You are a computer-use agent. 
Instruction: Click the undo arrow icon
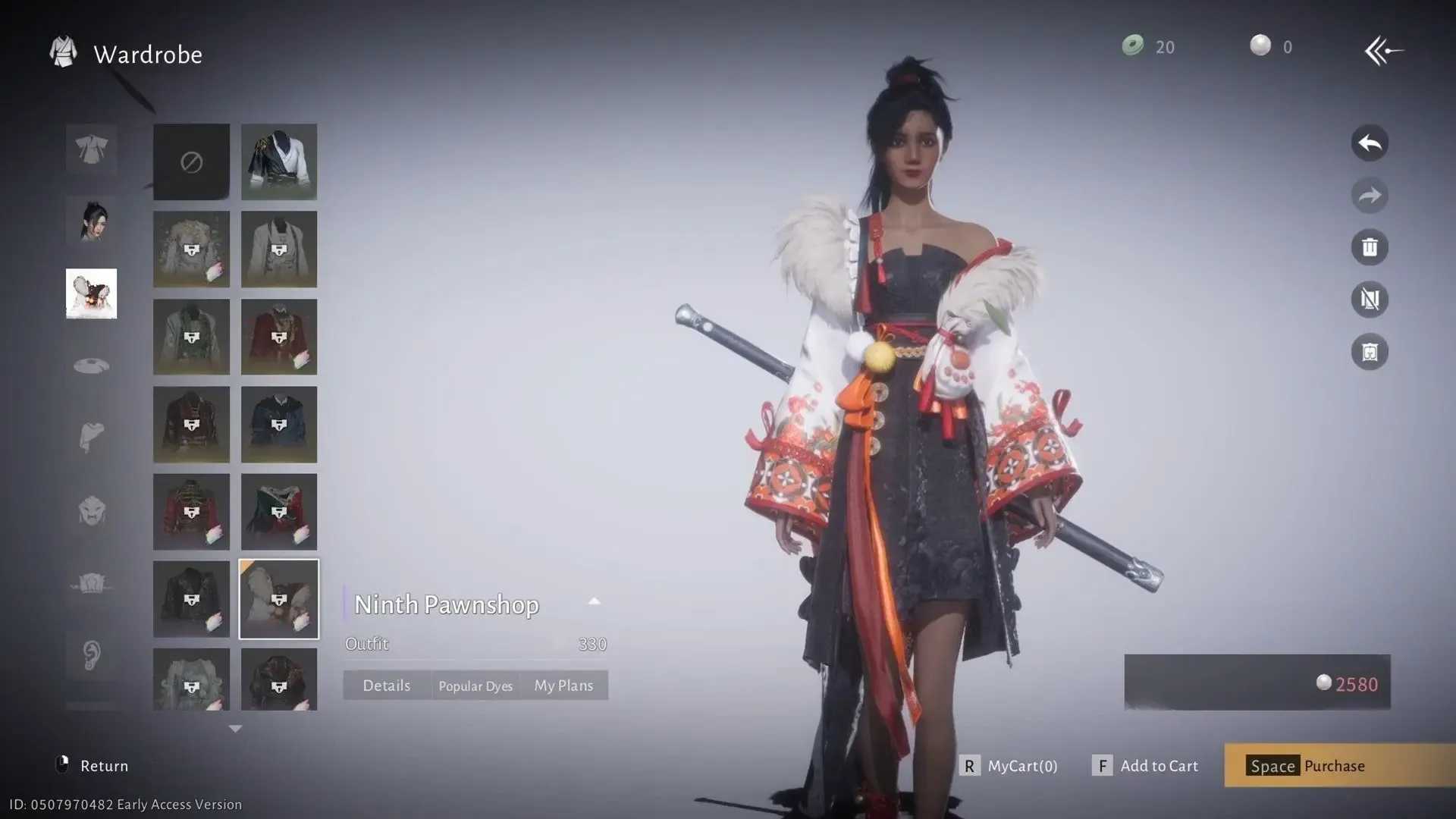point(1370,143)
